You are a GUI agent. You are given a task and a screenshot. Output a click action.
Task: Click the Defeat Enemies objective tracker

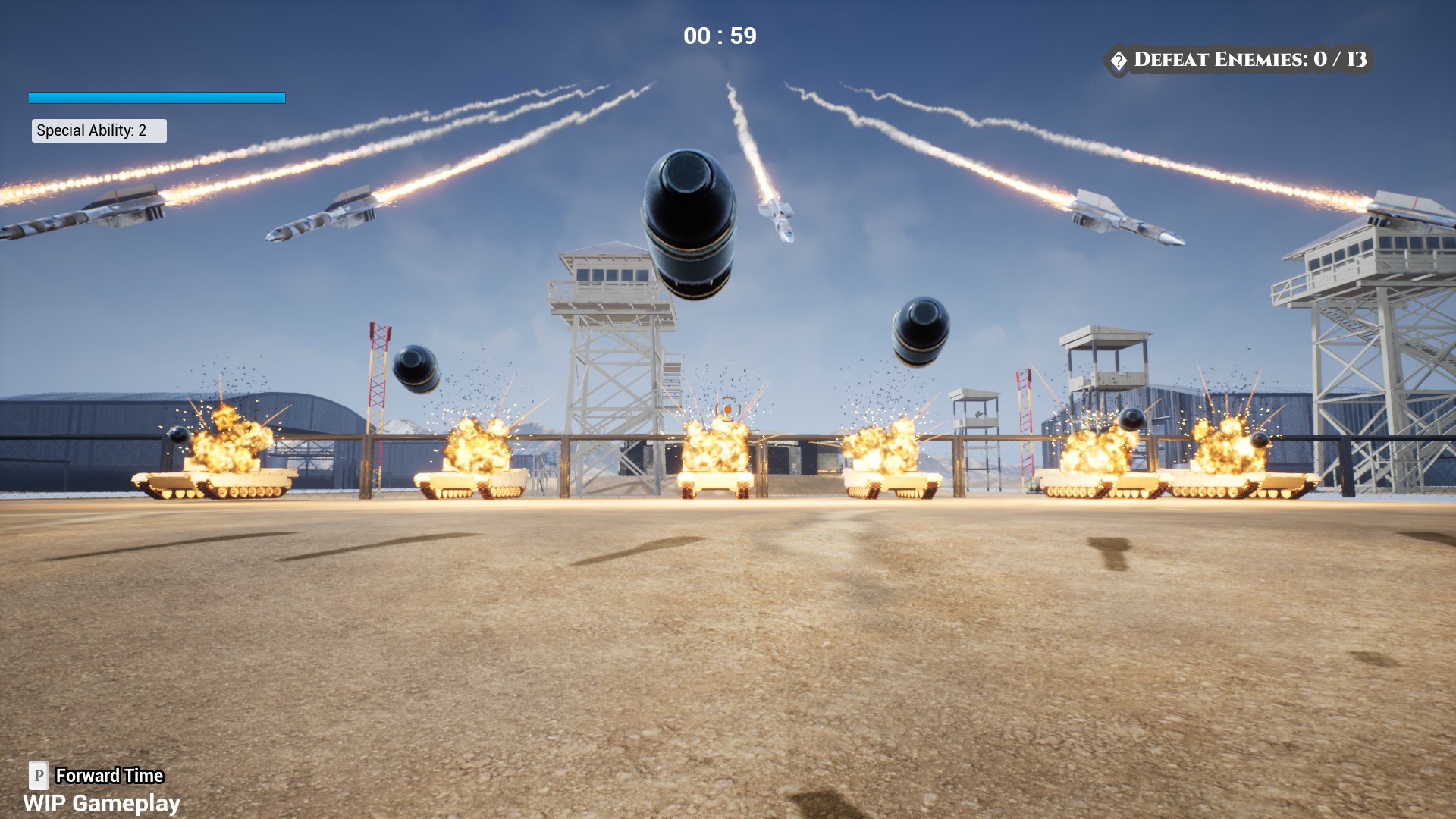click(1239, 60)
